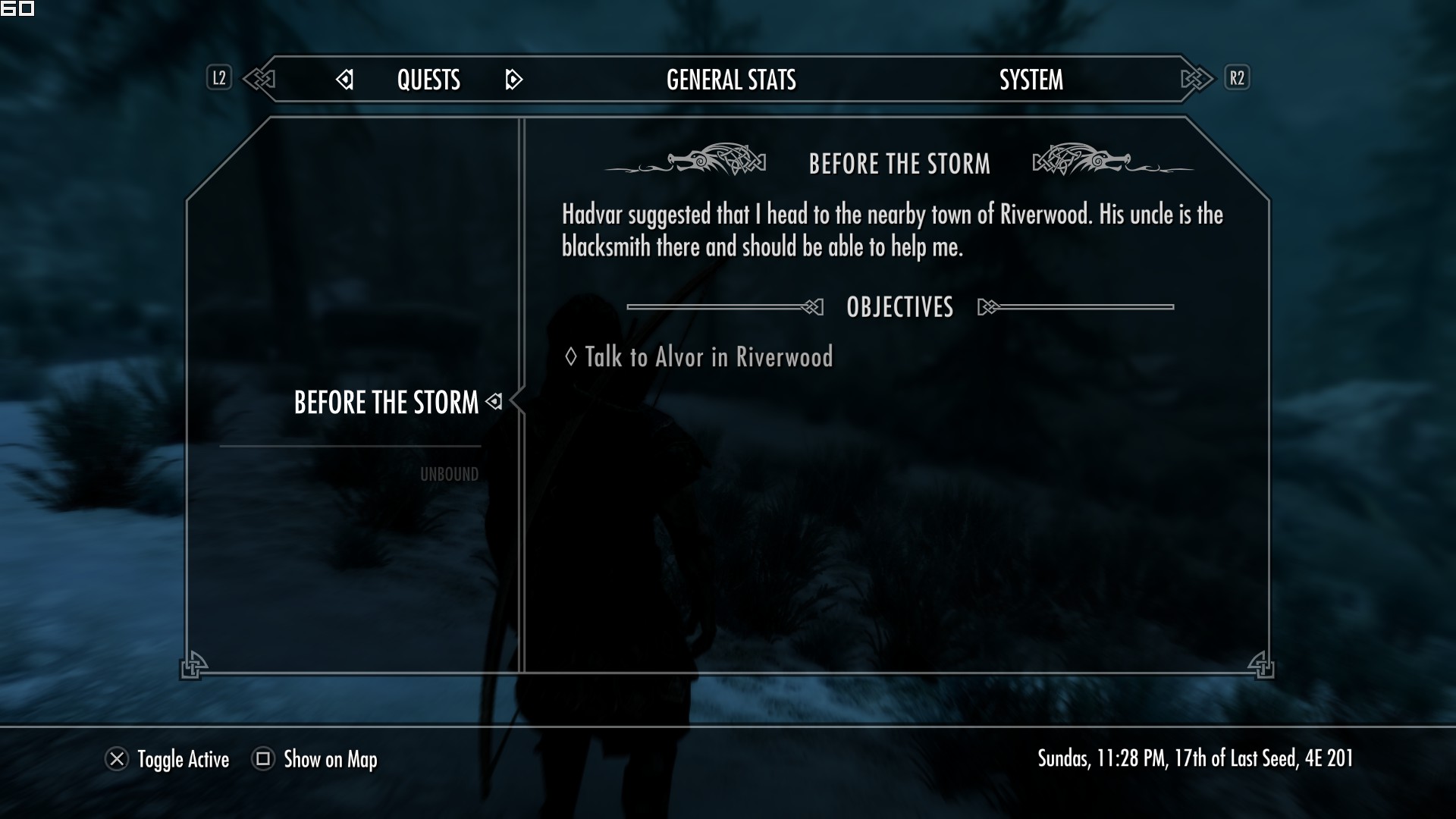1456x819 pixels.
Task: Select the Before the Storm quest entry
Action: click(x=386, y=403)
